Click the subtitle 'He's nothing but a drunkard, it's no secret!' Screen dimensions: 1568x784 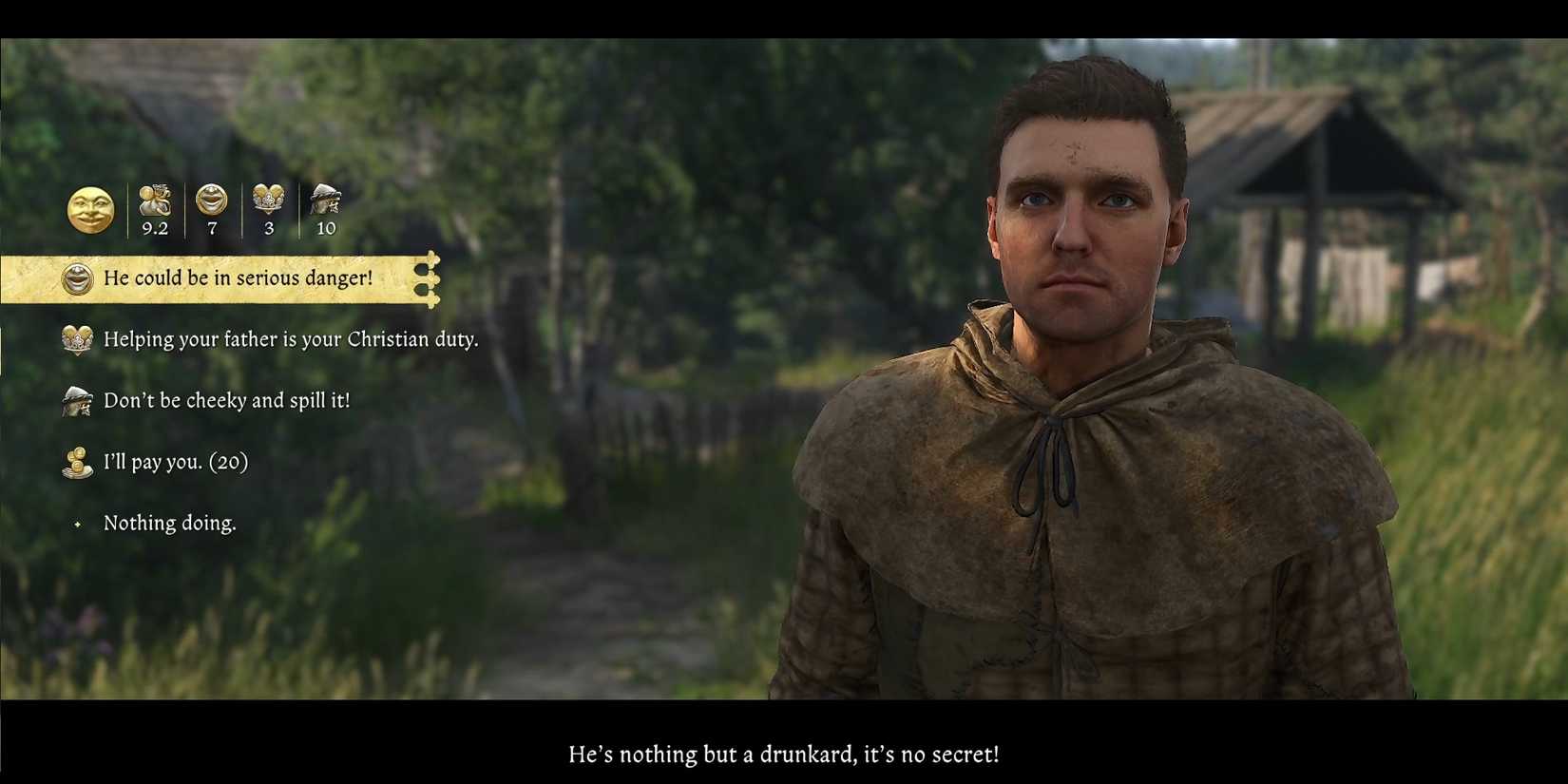pyautogui.click(x=784, y=755)
